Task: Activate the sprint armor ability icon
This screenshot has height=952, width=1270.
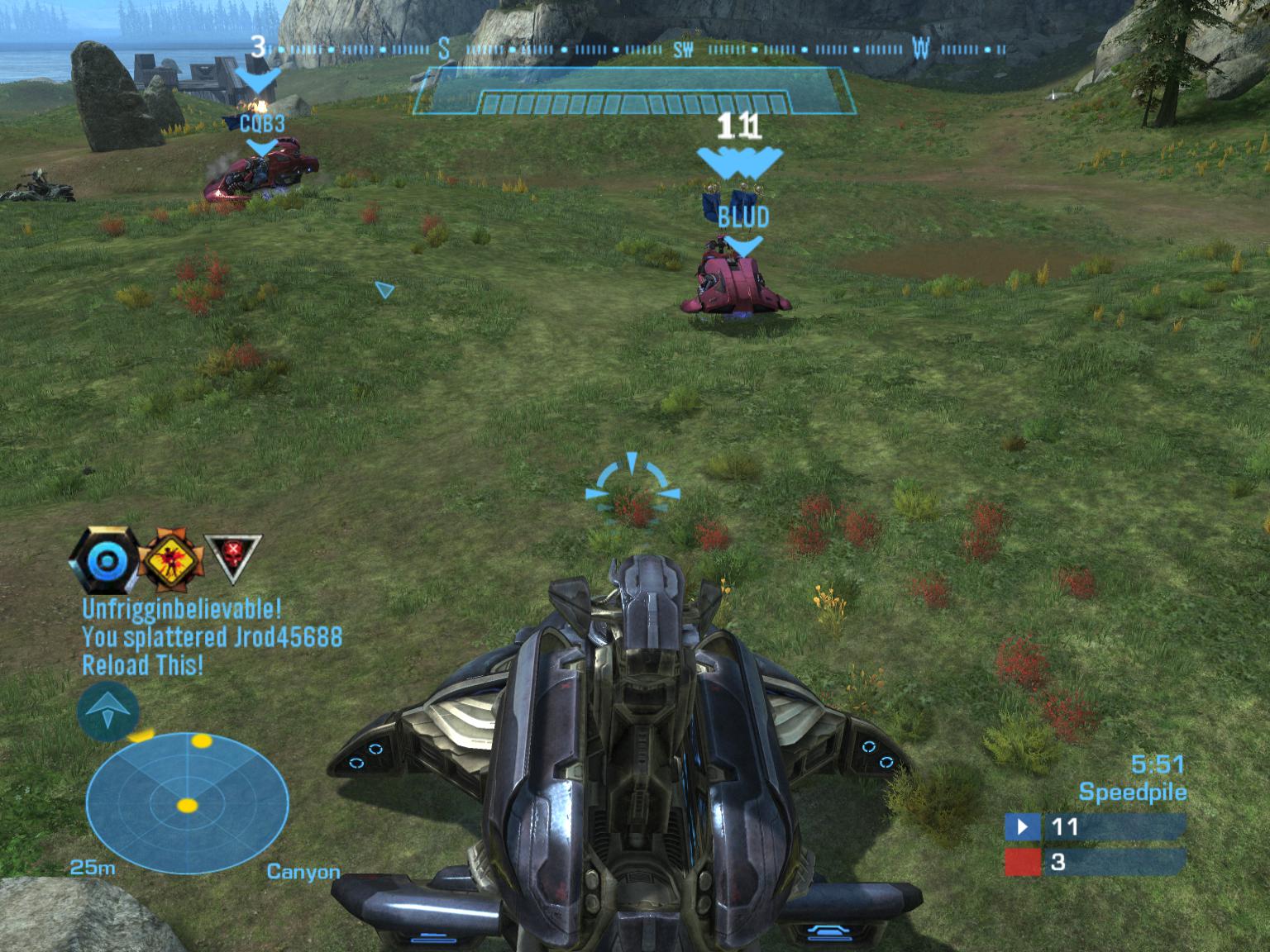Action: (107, 710)
